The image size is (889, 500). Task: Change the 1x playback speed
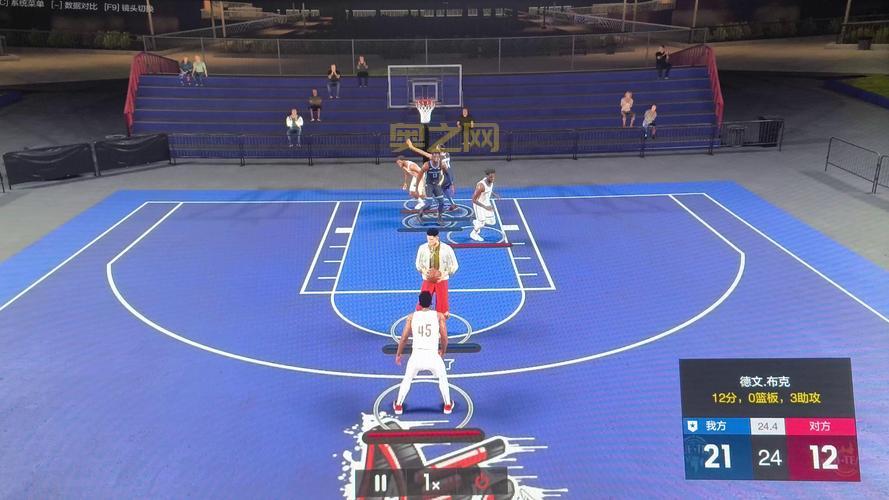point(431,483)
